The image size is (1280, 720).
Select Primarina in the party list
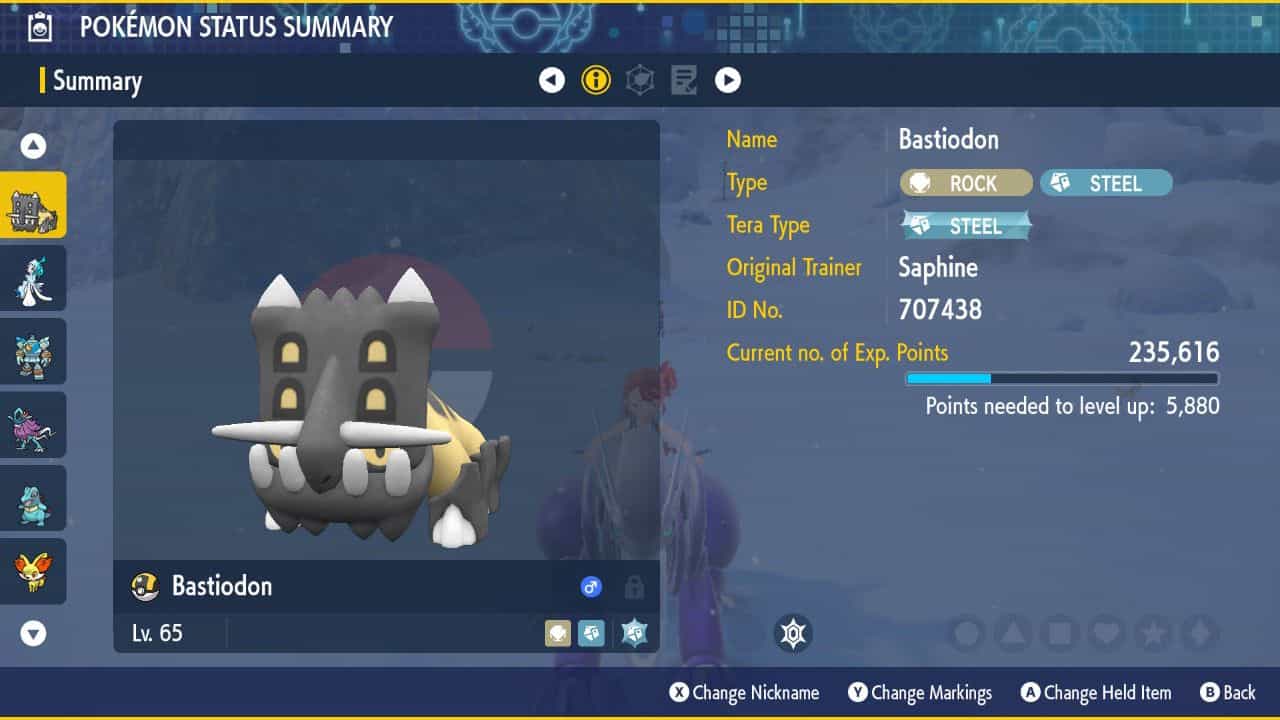[33, 278]
